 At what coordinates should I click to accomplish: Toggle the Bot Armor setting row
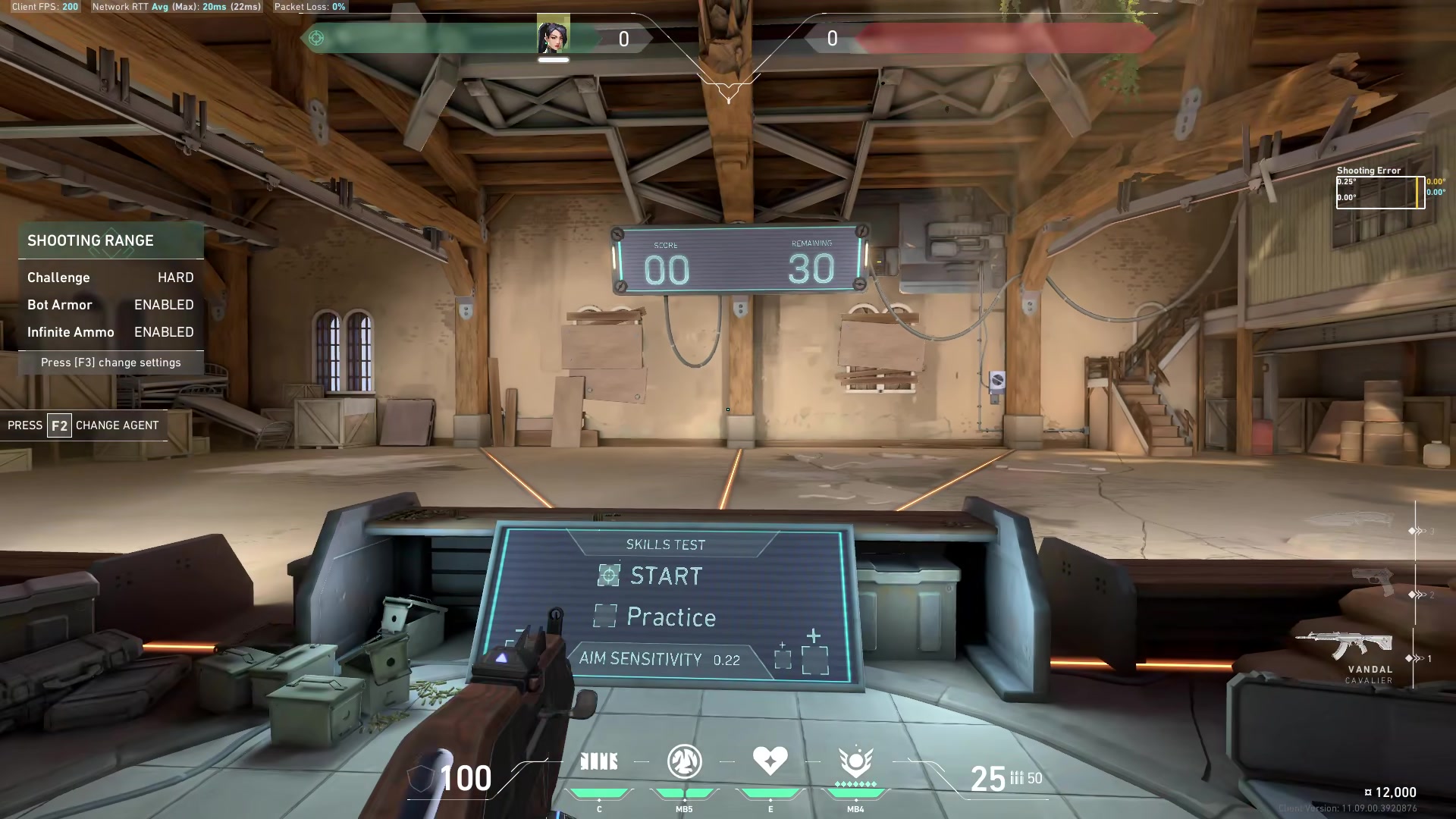(x=111, y=305)
